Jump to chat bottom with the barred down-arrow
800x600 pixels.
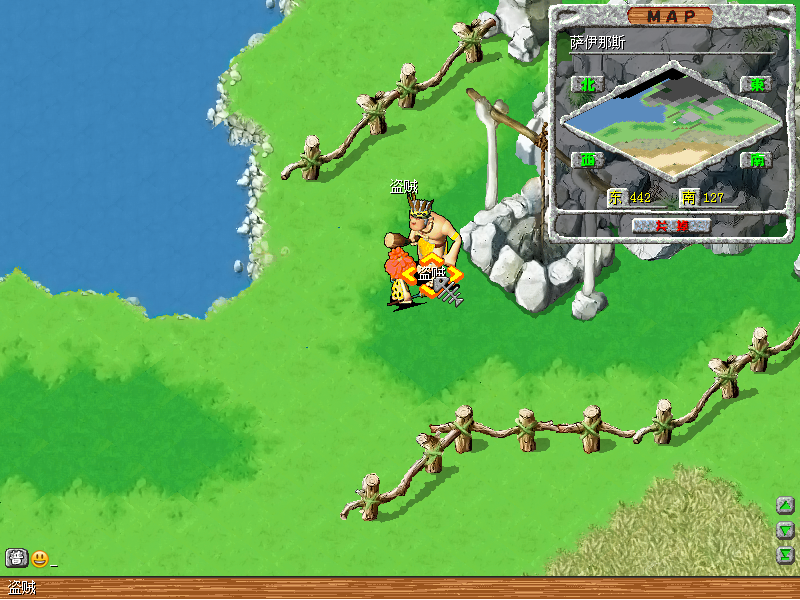[x=786, y=554]
